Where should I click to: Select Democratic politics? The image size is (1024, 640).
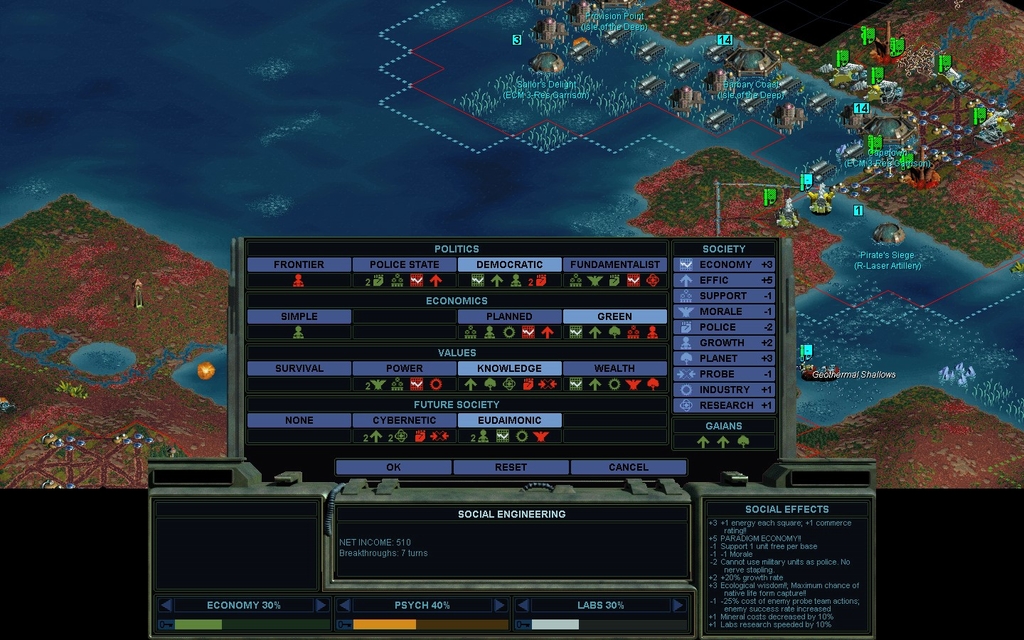pos(509,265)
